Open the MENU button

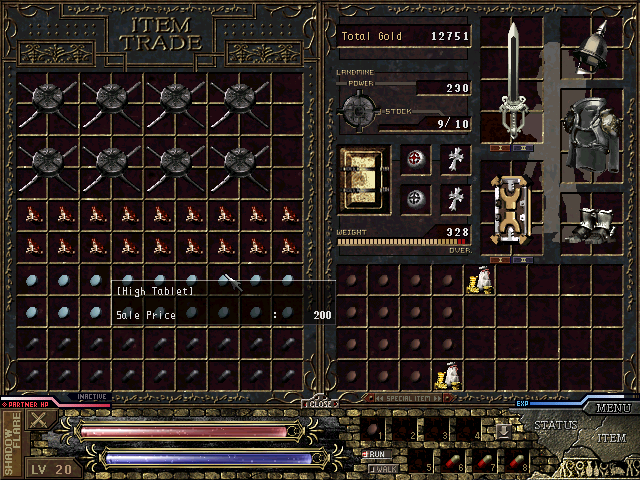pyautogui.click(x=611, y=408)
